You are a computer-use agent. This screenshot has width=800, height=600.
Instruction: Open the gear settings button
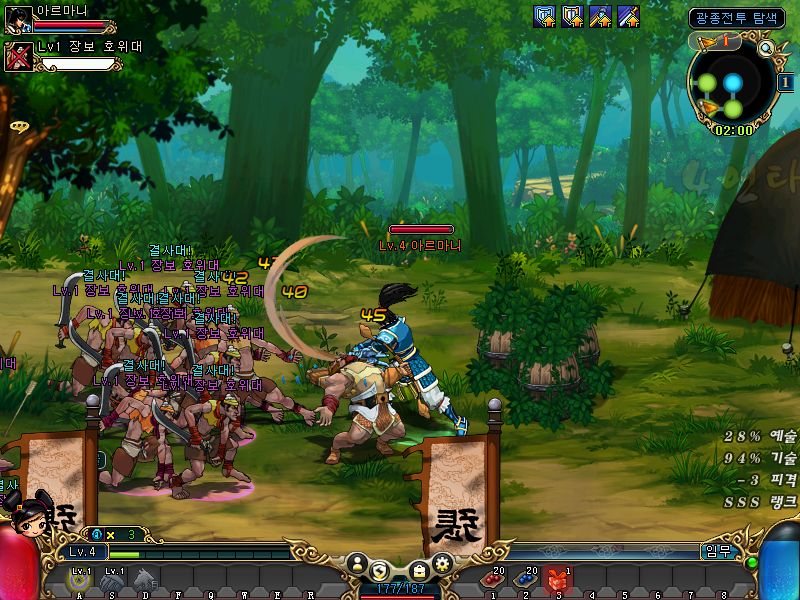click(x=441, y=564)
